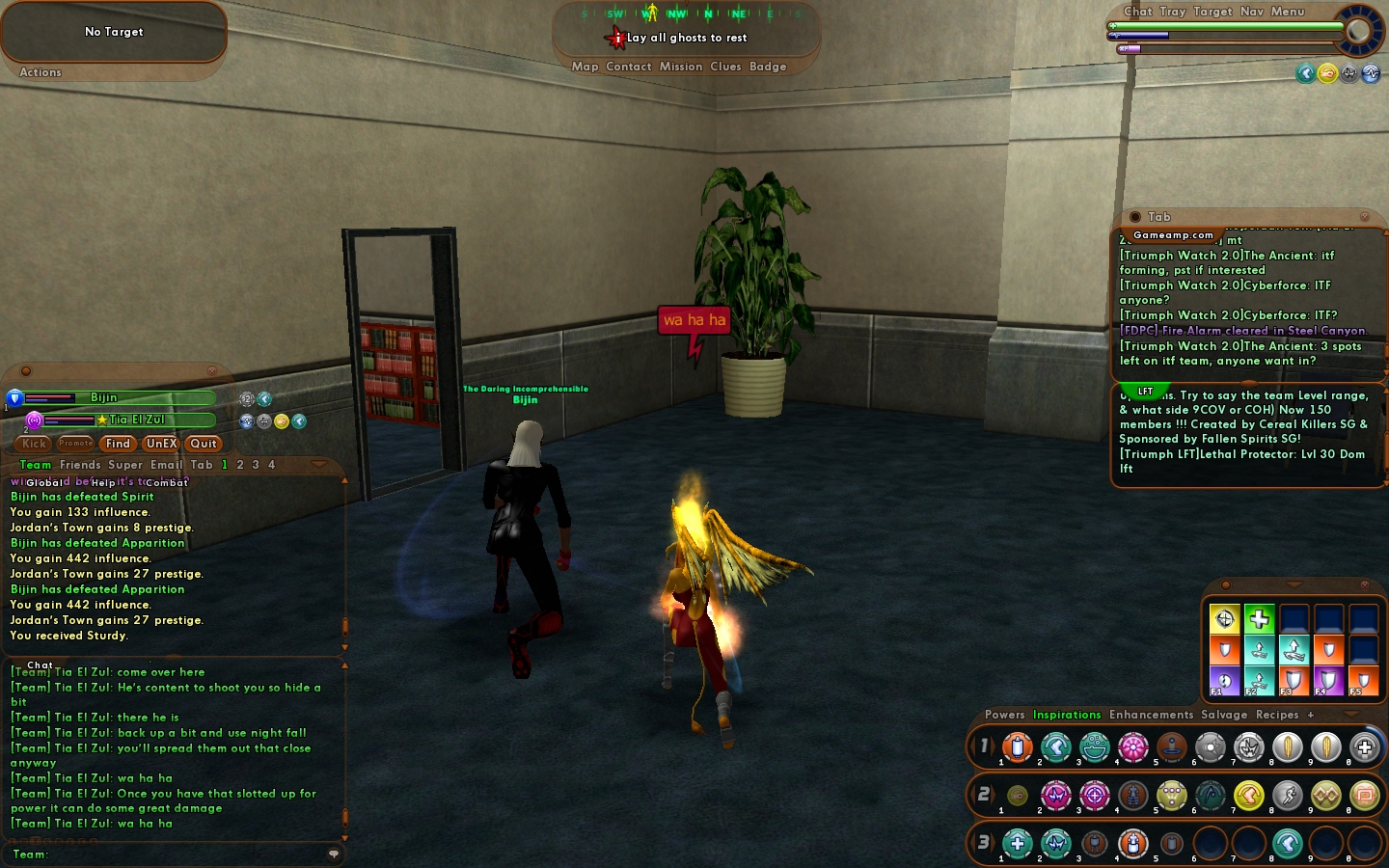
Task: Open the Contact list
Action: click(x=629, y=67)
